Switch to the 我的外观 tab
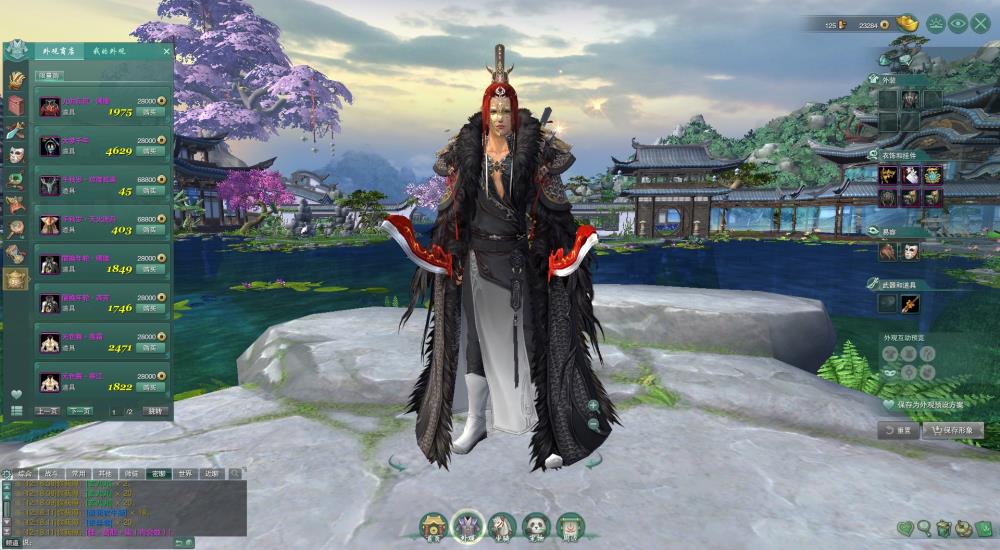Image resolution: width=1000 pixels, height=550 pixels. click(x=109, y=51)
